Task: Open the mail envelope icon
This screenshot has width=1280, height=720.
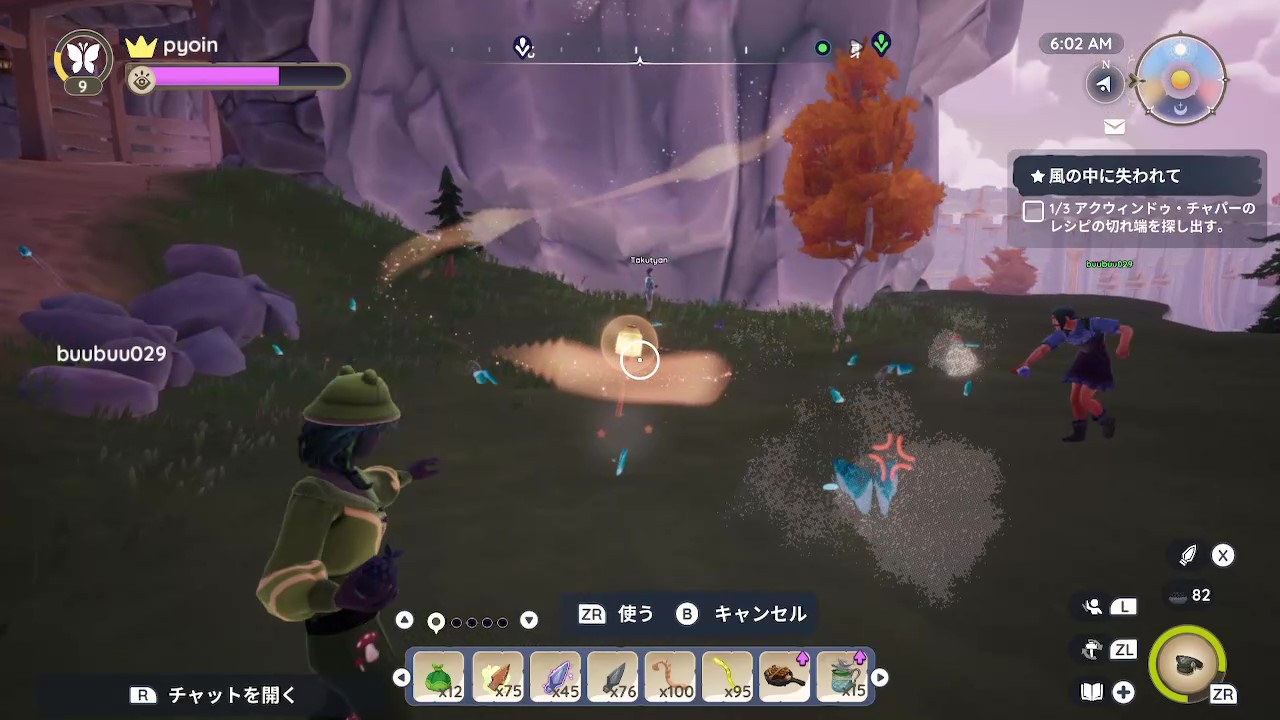Action: [x=1114, y=127]
